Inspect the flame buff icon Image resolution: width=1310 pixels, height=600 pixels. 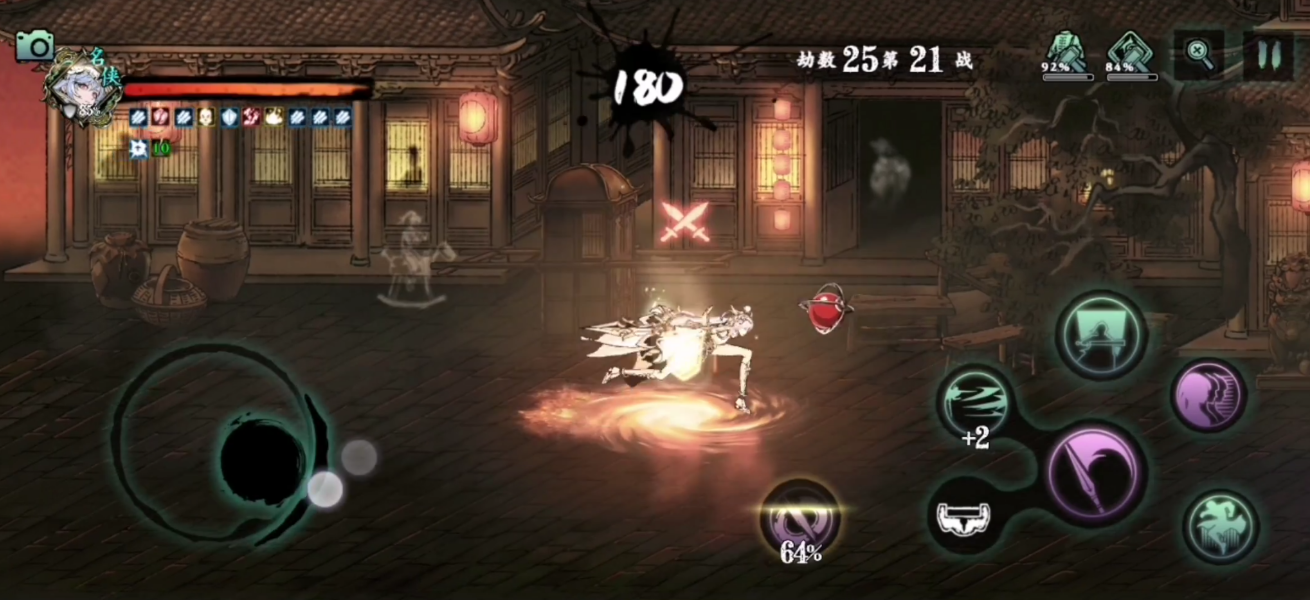(x=273, y=117)
